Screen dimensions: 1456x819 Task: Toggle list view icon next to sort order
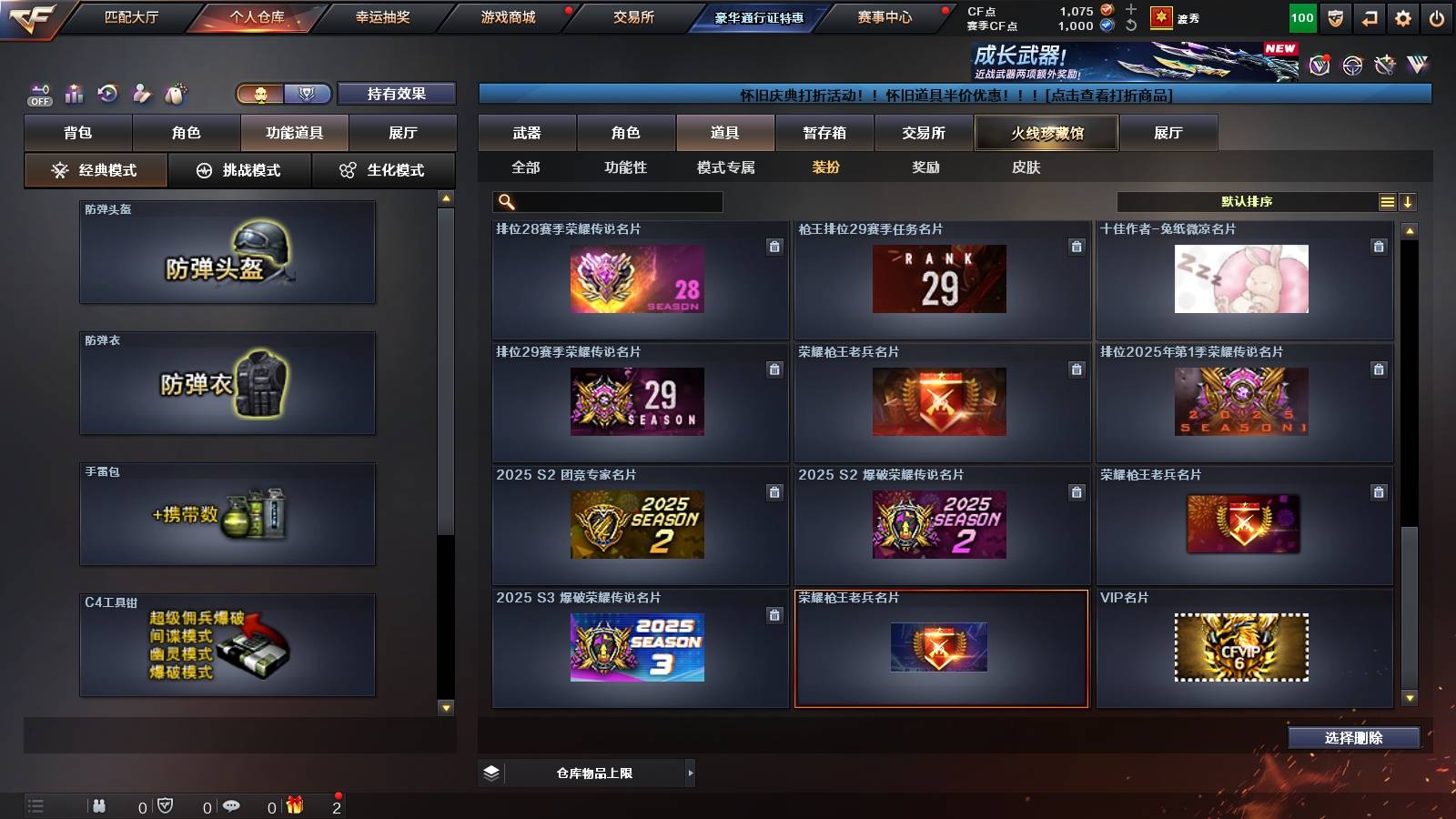coord(1387,201)
